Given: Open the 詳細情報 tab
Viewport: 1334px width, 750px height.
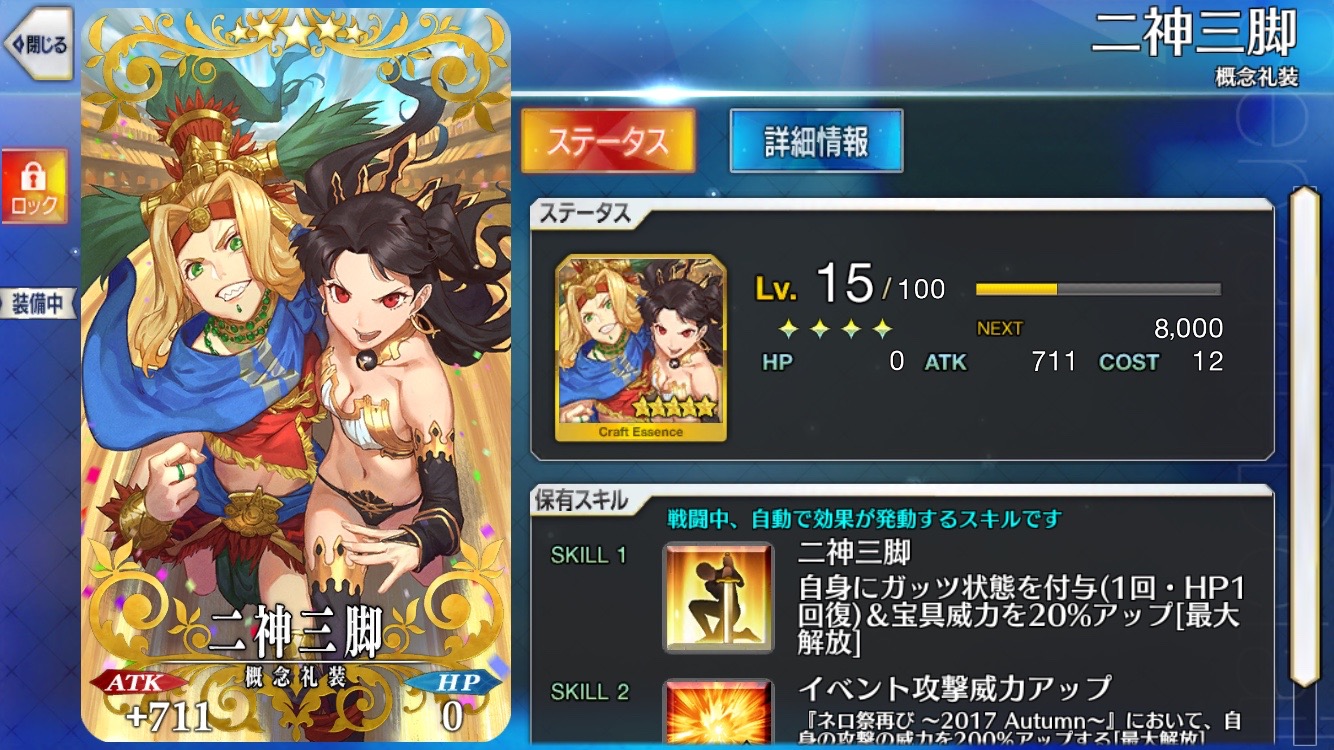Looking at the screenshot, I should [816, 141].
